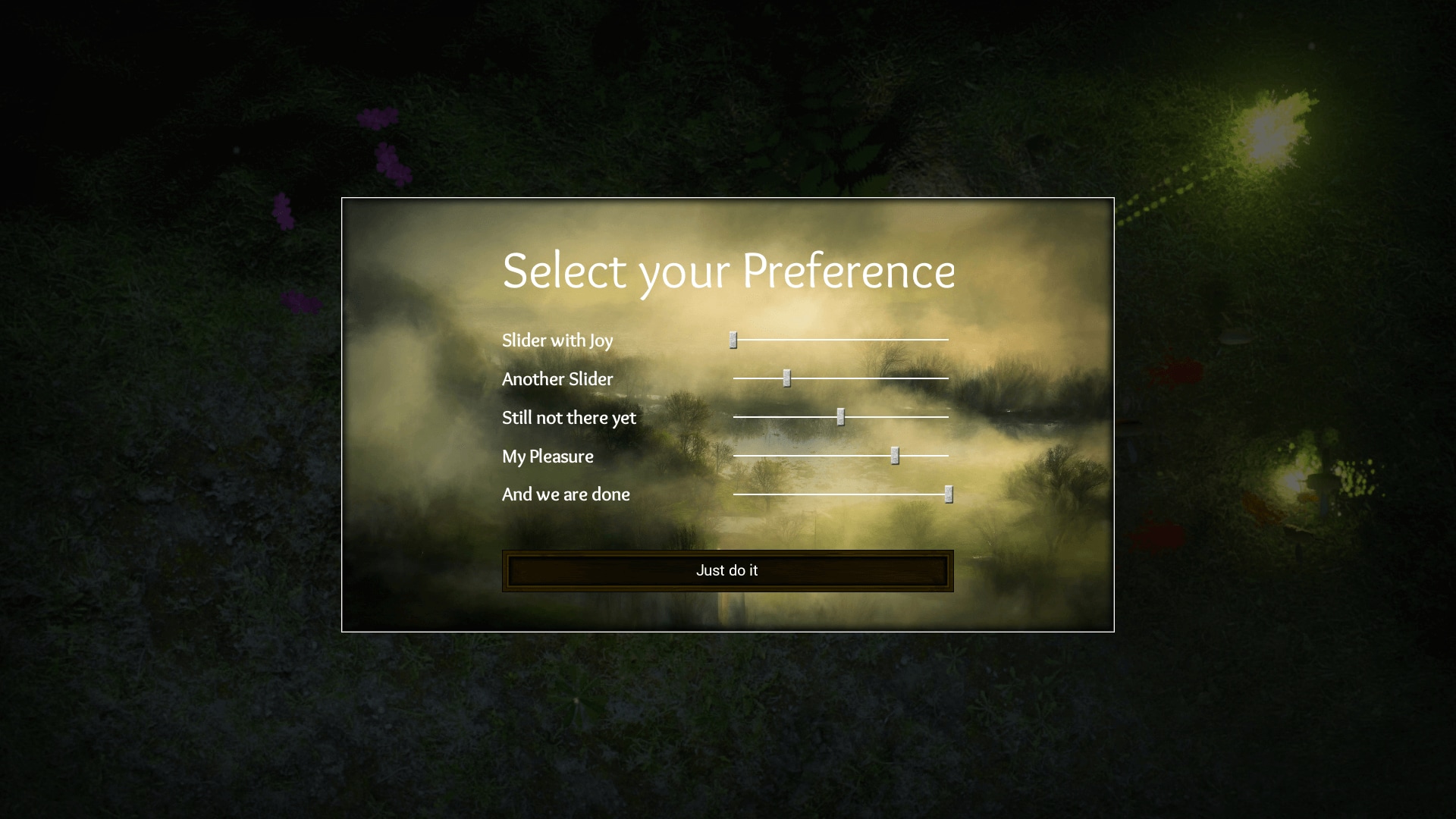Select the 'And we are done' label

point(566,494)
